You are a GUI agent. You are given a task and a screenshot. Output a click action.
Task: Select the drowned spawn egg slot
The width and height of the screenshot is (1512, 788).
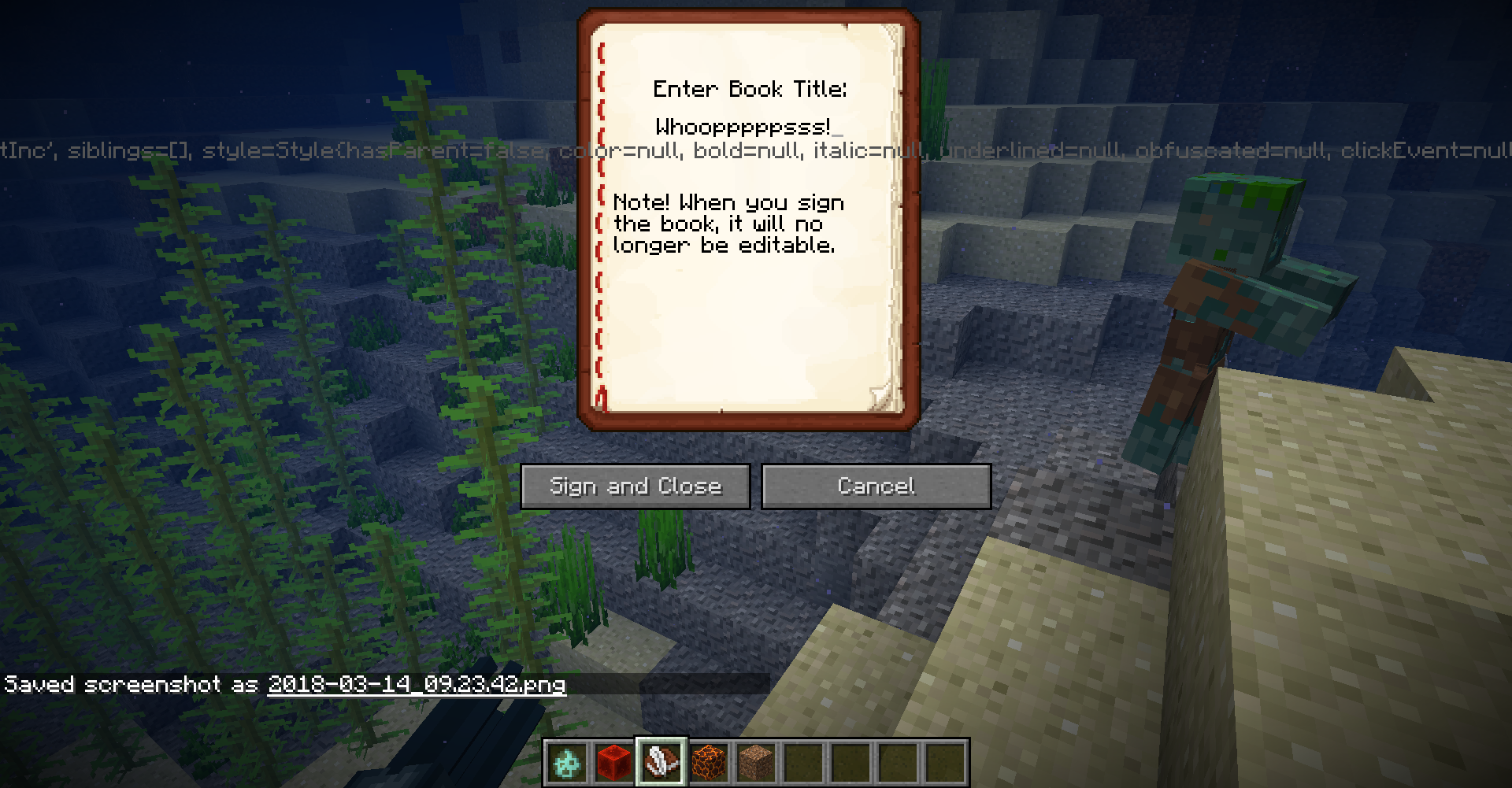coord(567,762)
